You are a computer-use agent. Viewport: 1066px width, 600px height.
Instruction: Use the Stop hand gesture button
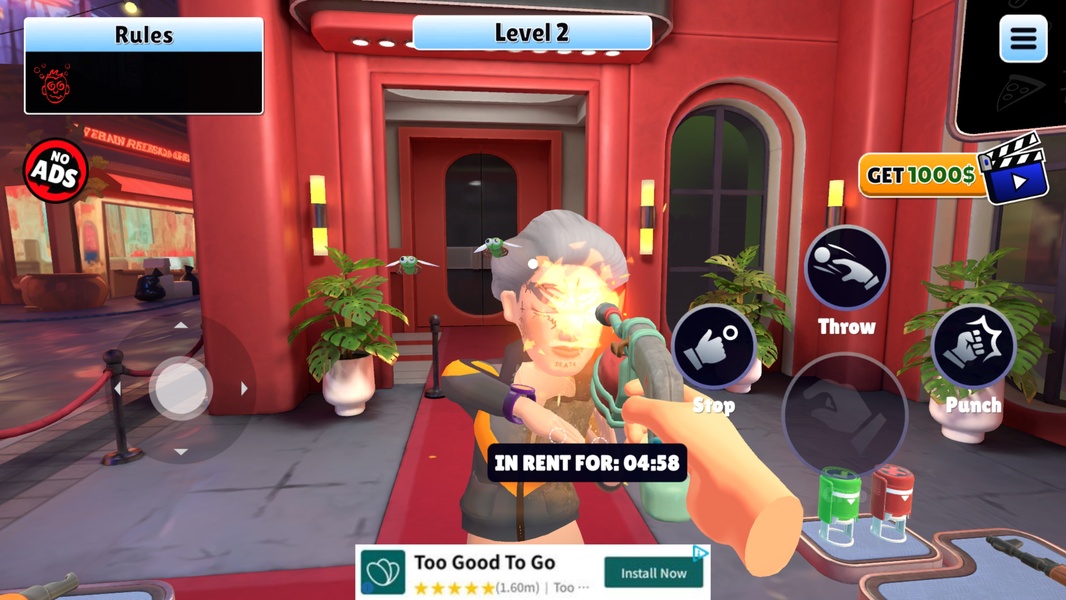tap(714, 348)
